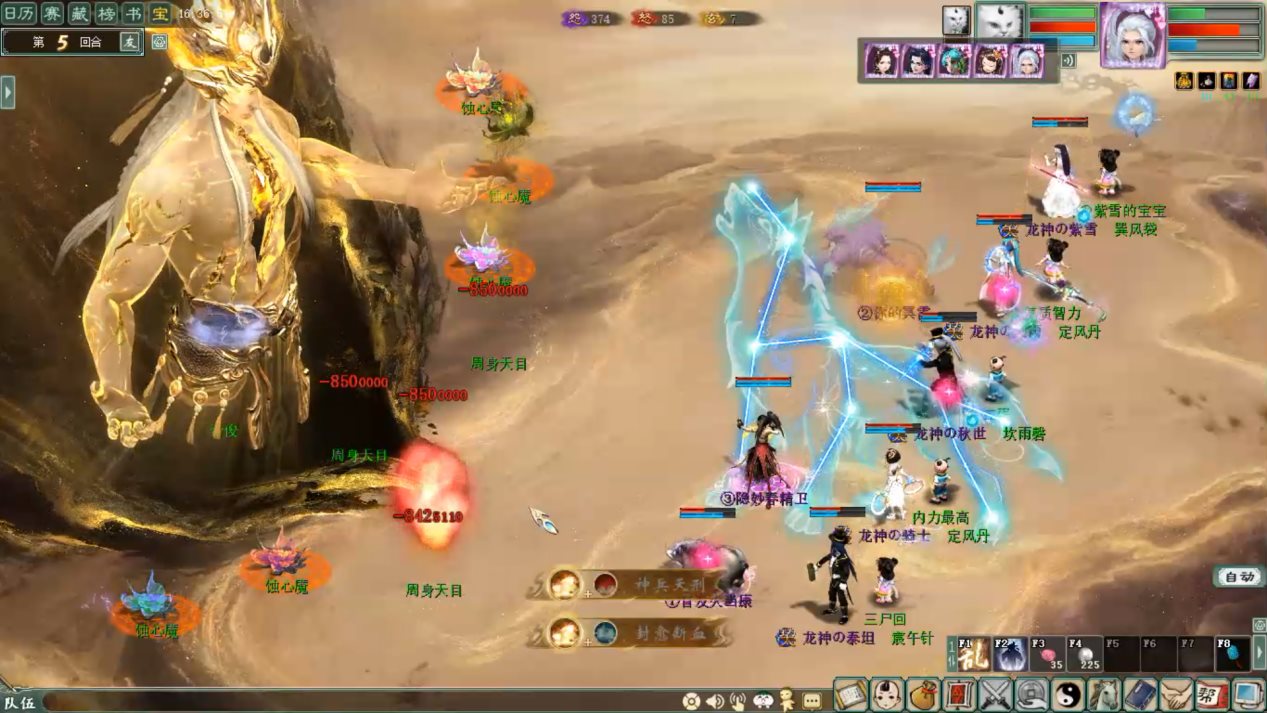Viewport: 1267px width, 713px height.
Task: Open the yin-yang symbol menu
Action: [1068, 693]
